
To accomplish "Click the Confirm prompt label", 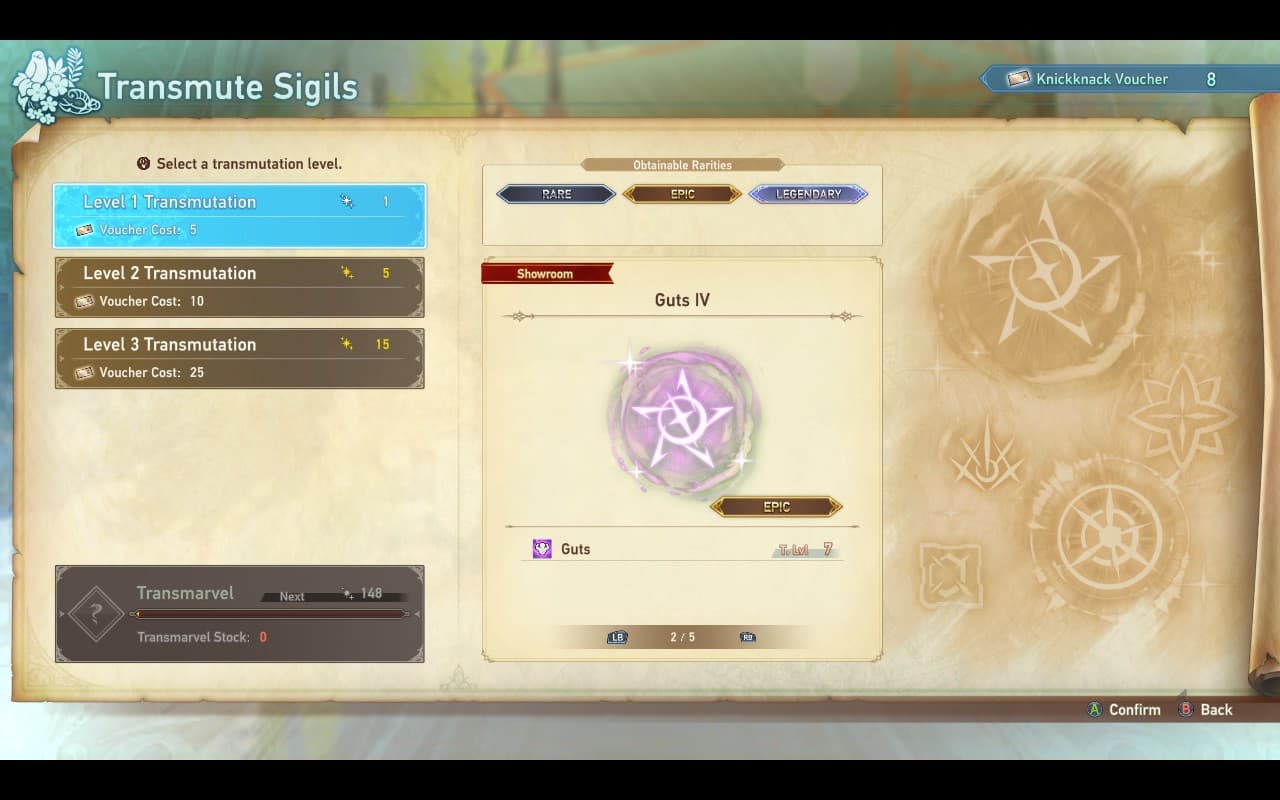I will pos(1133,709).
